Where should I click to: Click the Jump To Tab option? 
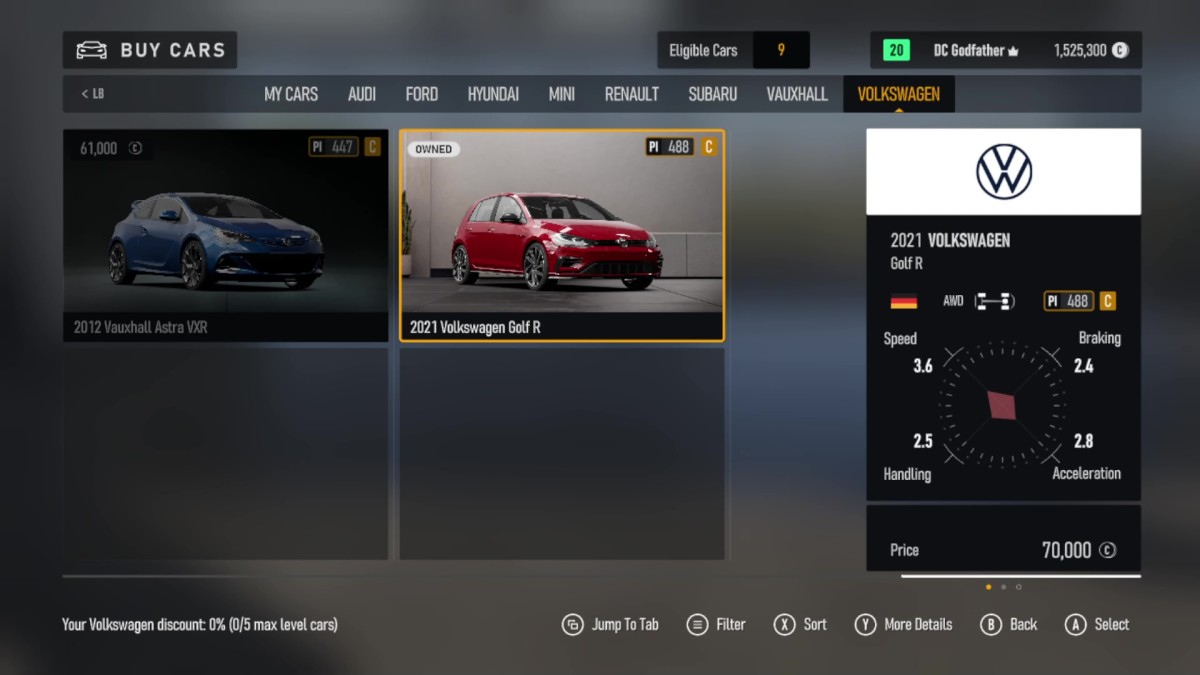[610, 625]
